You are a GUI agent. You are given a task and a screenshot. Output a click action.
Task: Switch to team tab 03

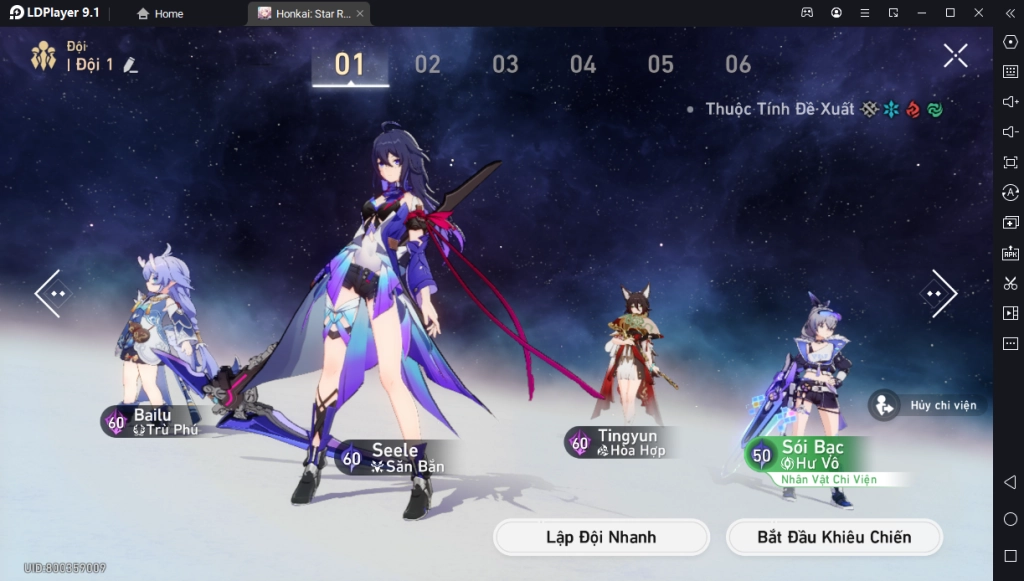pos(505,65)
